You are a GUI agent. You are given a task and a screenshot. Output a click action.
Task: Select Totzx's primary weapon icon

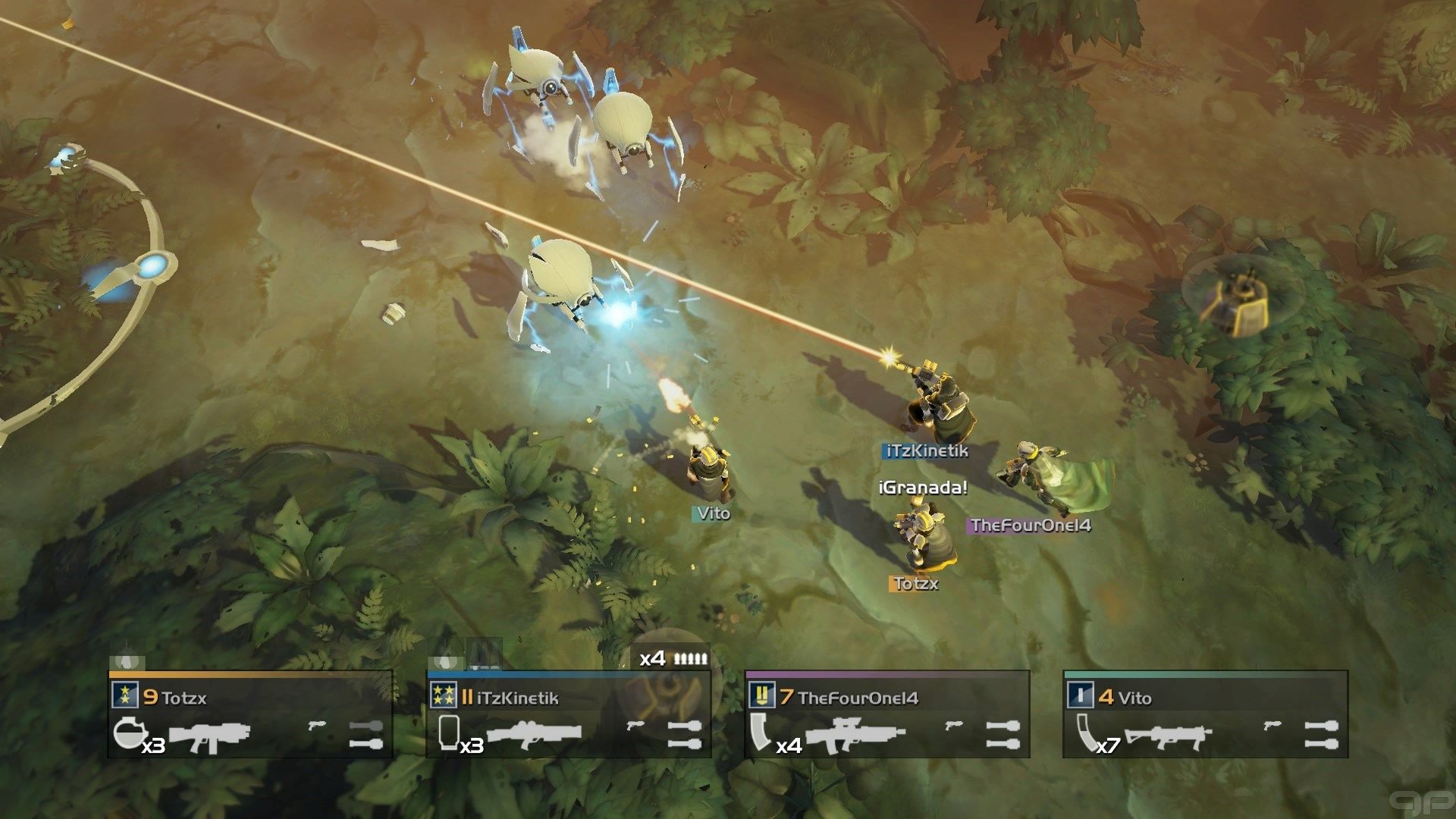(x=209, y=736)
